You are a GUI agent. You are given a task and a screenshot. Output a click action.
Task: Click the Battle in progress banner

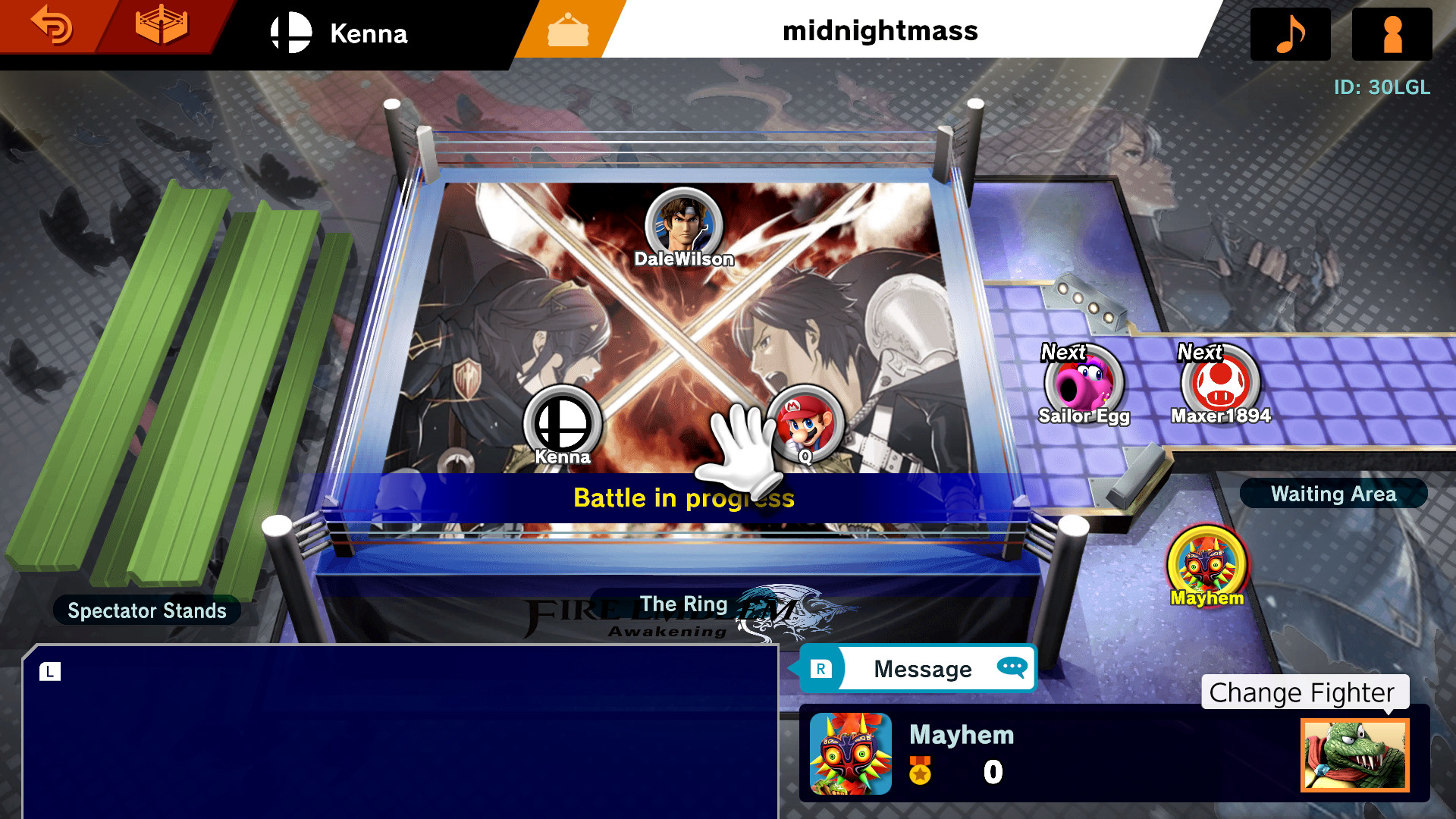(682, 499)
